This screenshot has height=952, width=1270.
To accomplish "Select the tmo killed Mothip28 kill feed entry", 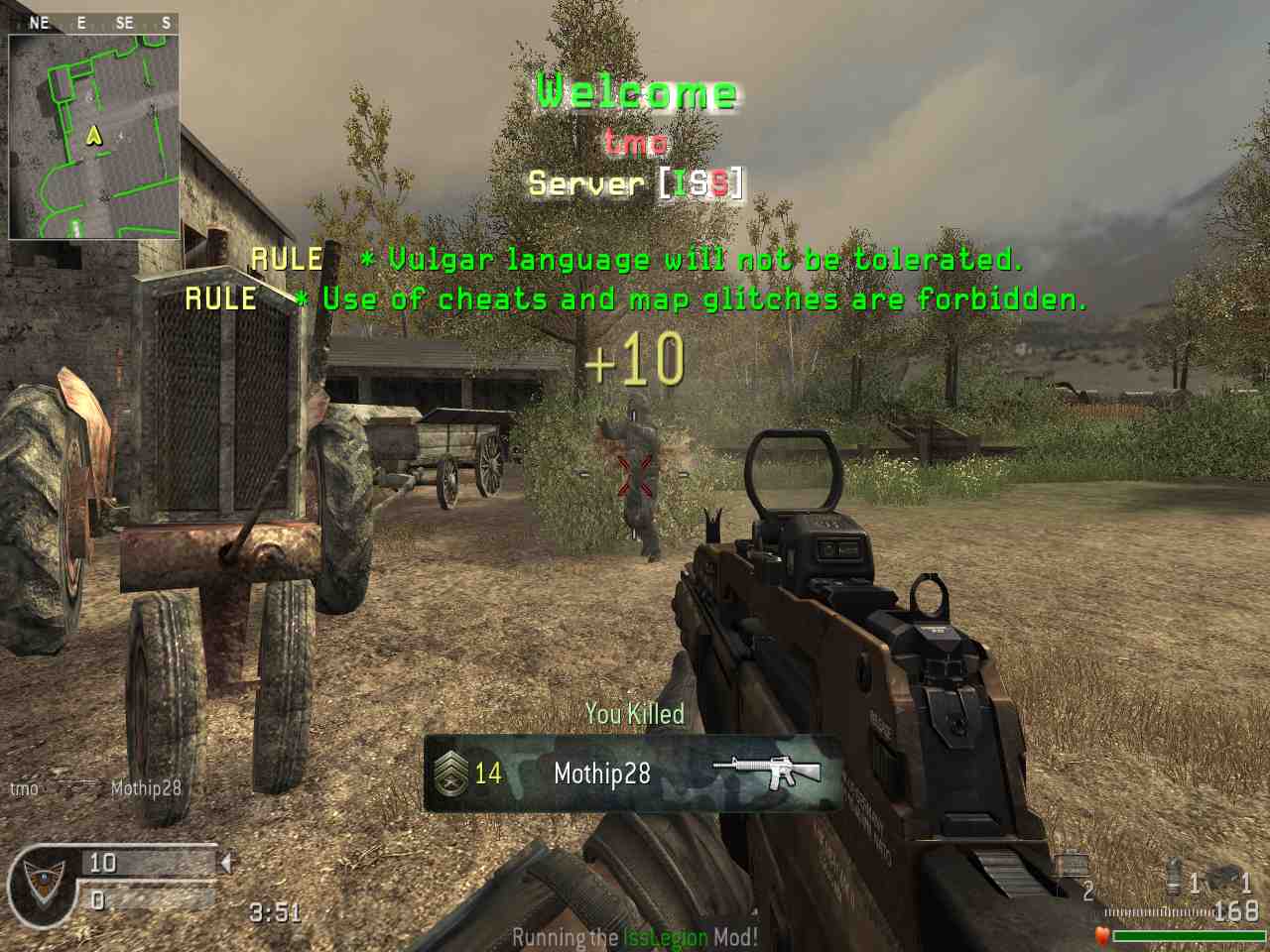I will tap(95, 788).
